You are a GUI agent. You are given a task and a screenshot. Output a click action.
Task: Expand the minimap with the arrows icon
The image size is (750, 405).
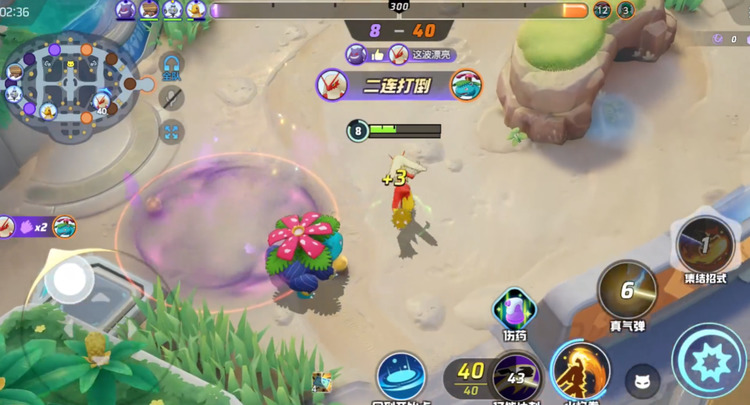click(172, 131)
